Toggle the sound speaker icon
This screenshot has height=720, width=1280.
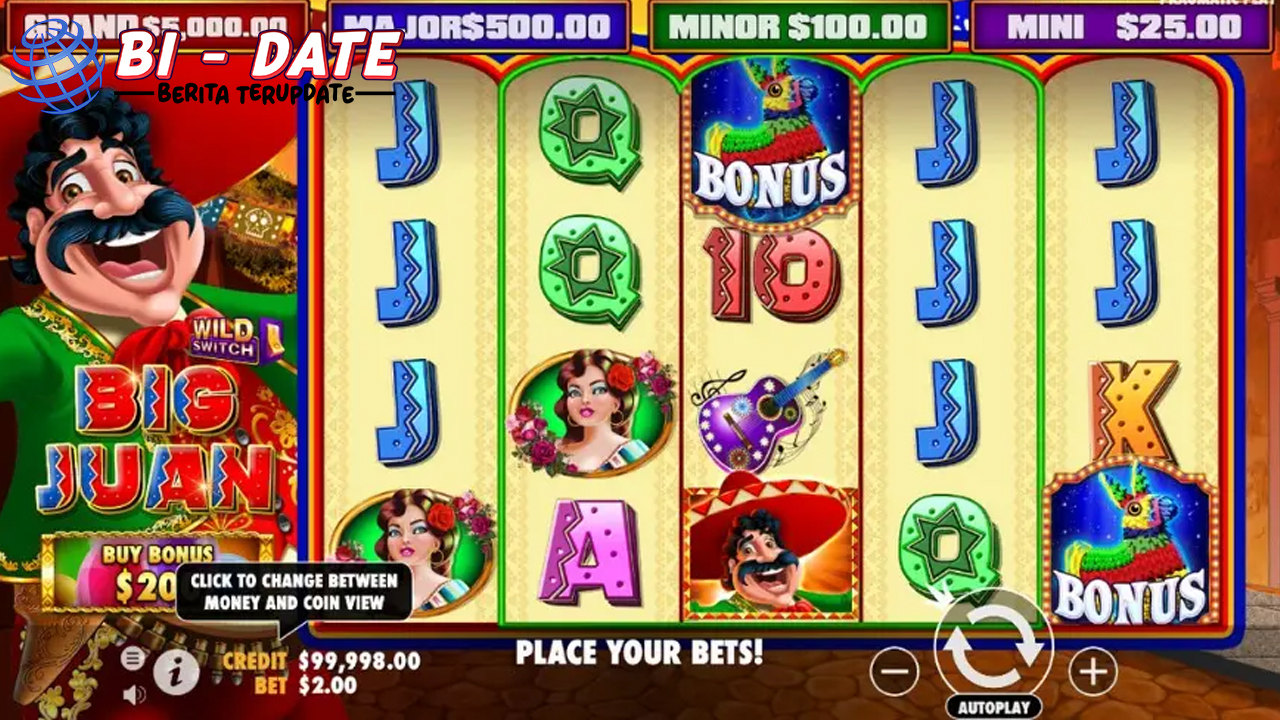coord(132,693)
